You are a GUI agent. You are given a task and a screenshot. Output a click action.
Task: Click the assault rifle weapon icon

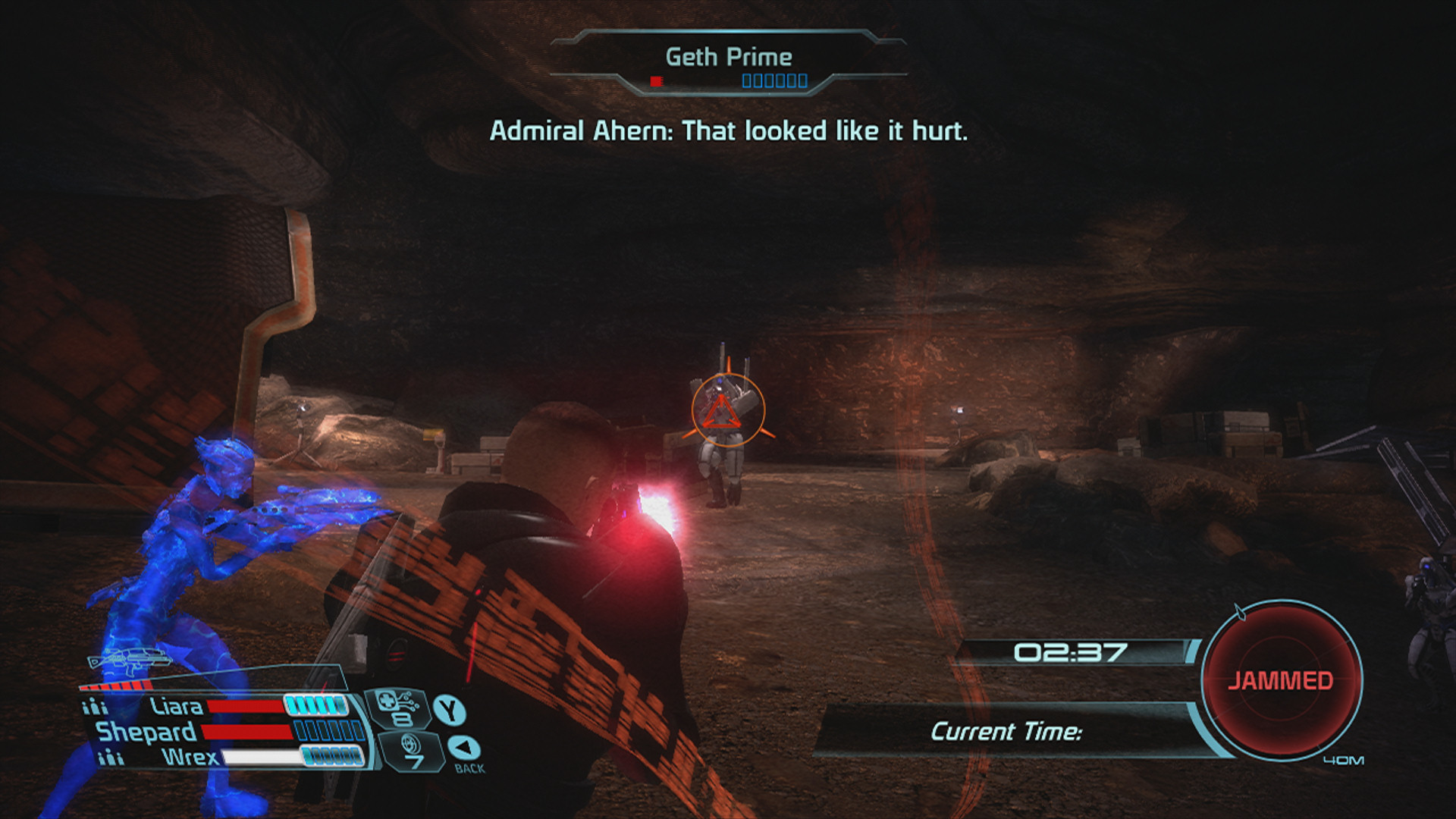click(129, 661)
